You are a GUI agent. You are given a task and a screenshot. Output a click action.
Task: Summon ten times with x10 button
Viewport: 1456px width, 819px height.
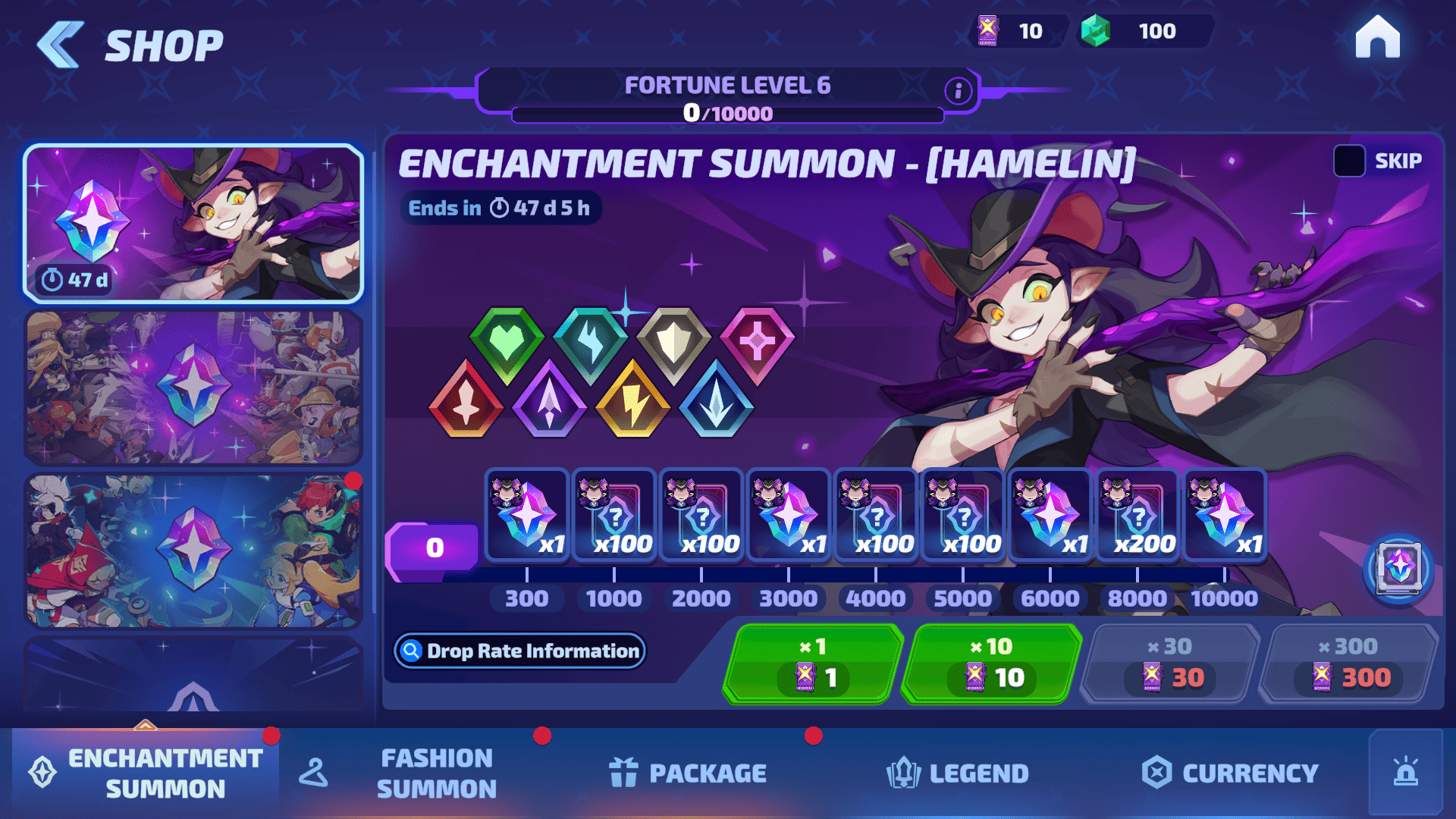(x=991, y=664)
